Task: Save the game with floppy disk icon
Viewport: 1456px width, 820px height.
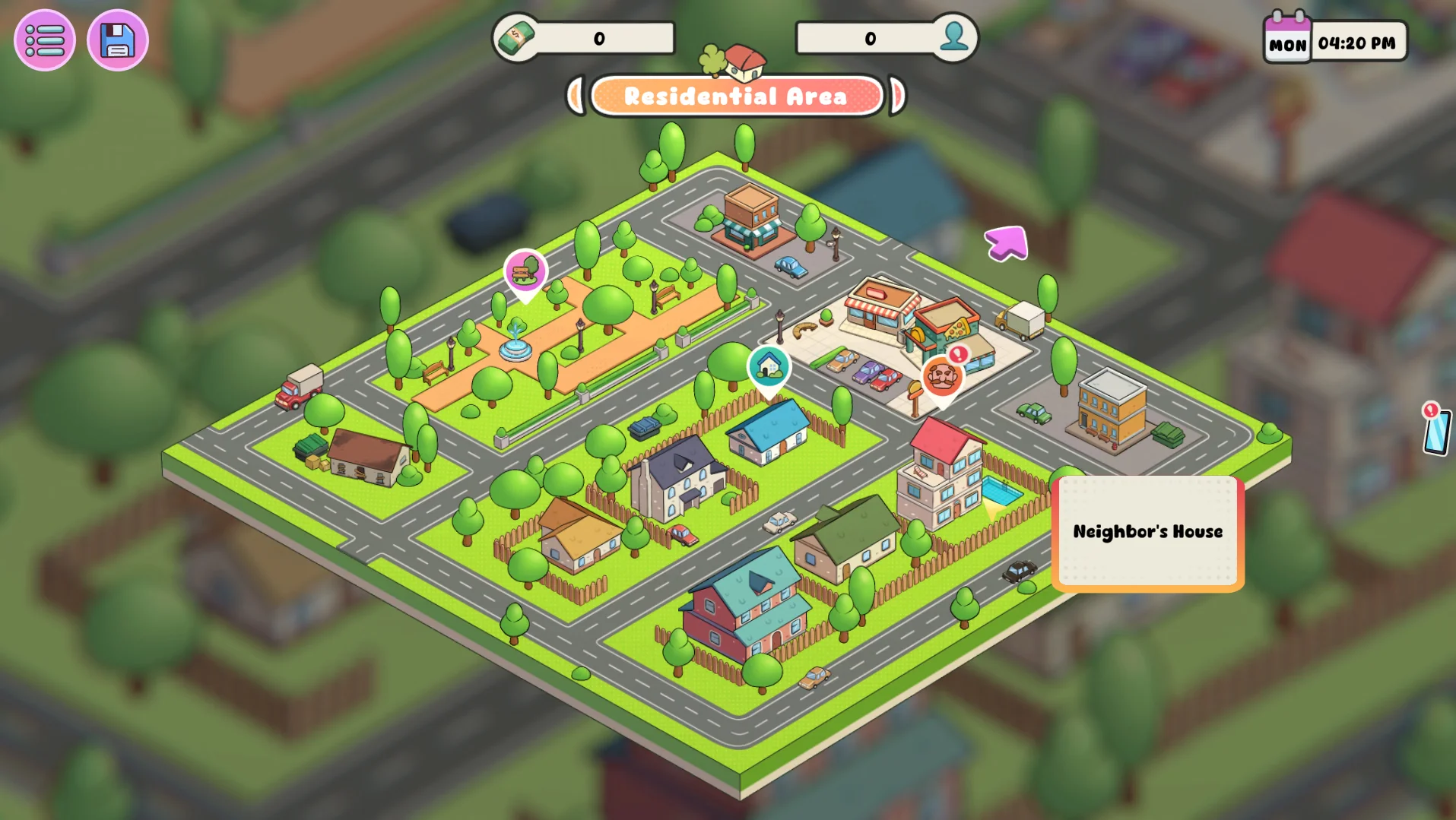Action: 118,40
